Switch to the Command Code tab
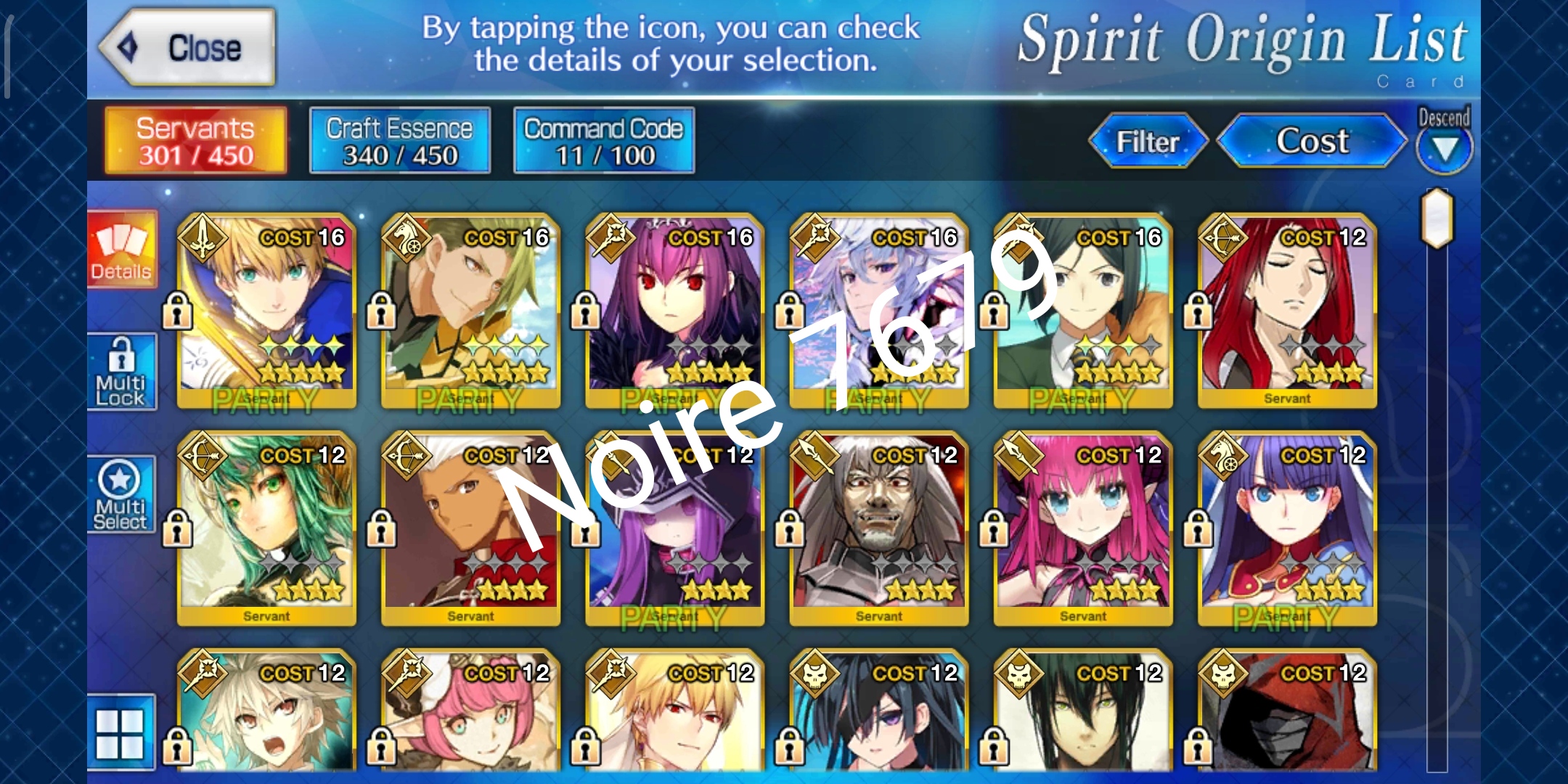The width and height of the screenshot is (1568, 784). pyautogui.click(x=604, y=139)
